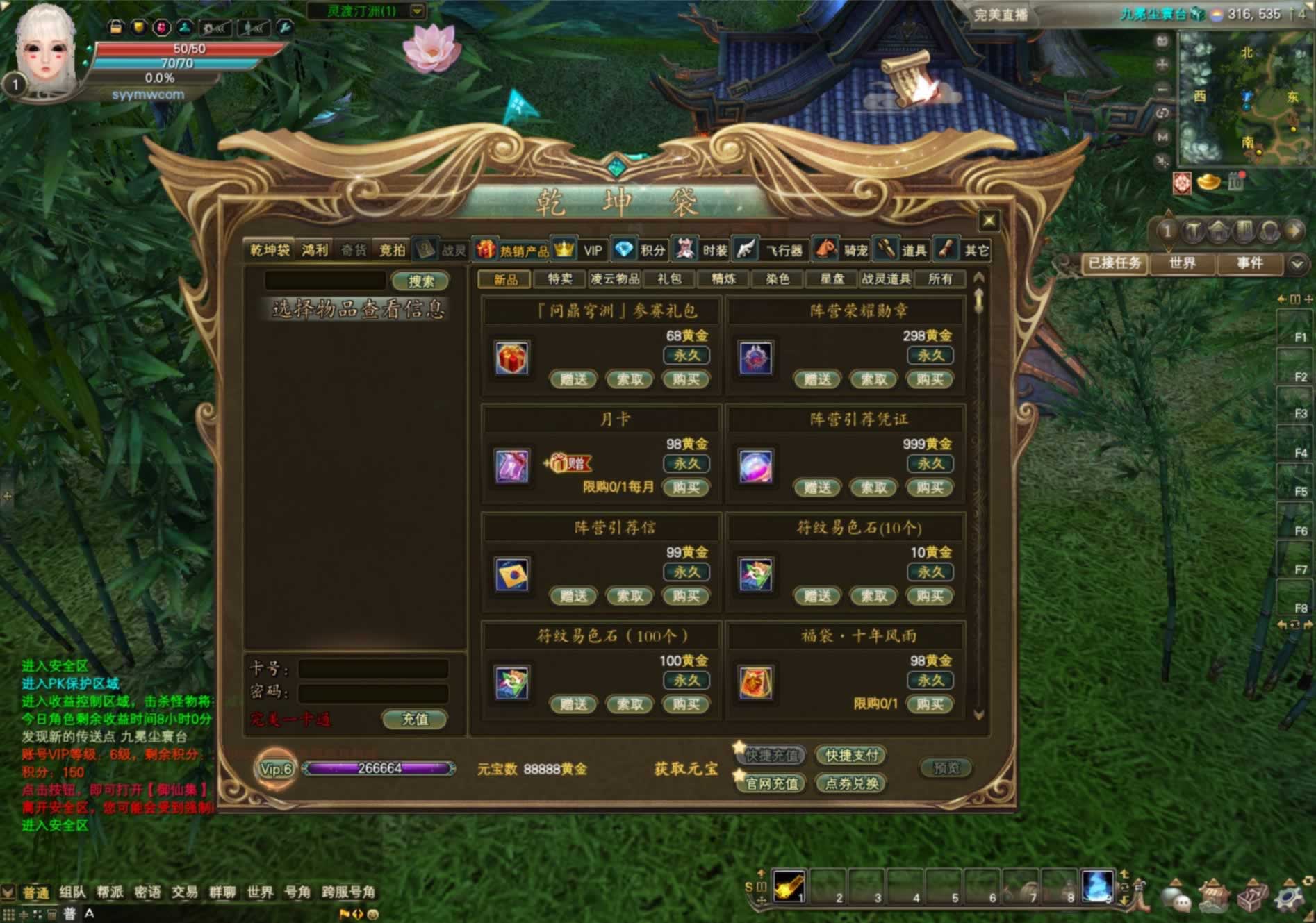Viewport: 1316px width, 923px height.
Task: Switch quest tracker to 世界 tab
Action: click(x=1182, y=263)
